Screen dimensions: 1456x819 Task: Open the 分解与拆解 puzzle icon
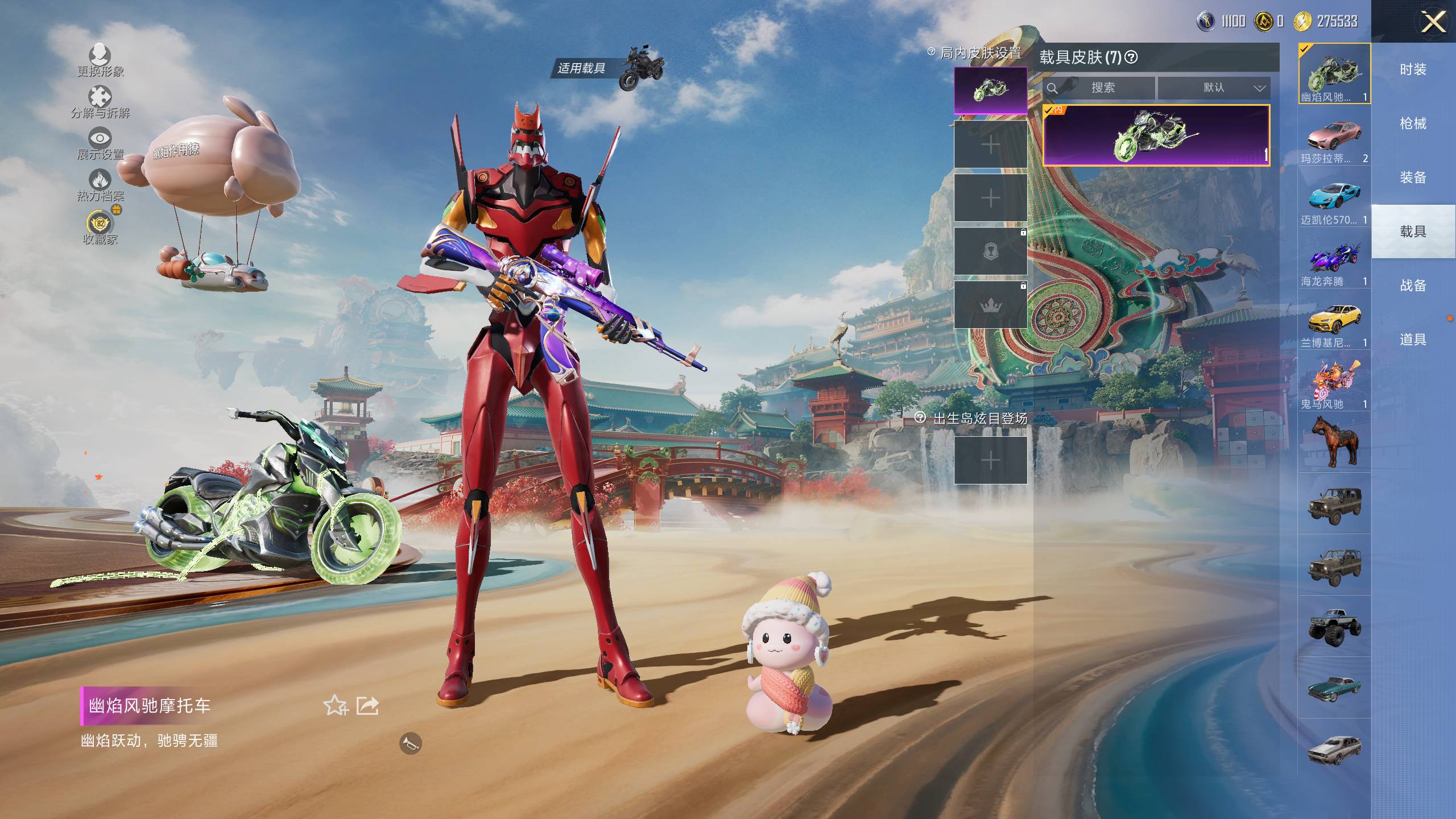click(x=100, y=100)
